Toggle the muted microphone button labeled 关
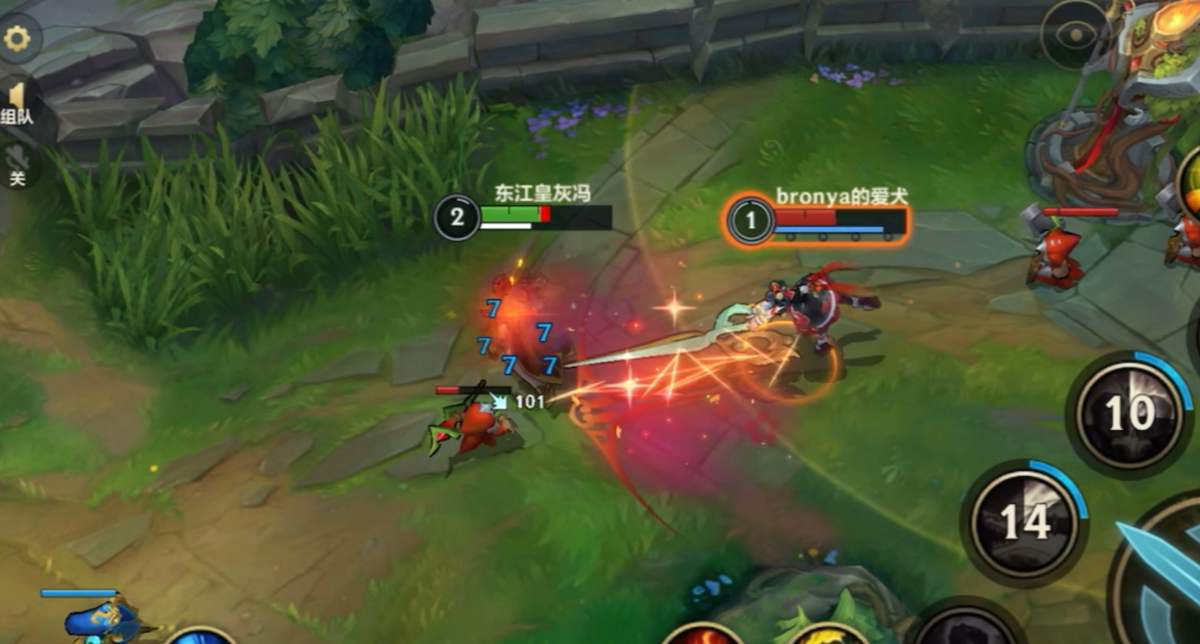1200x644 pixels. pos(16,165)
